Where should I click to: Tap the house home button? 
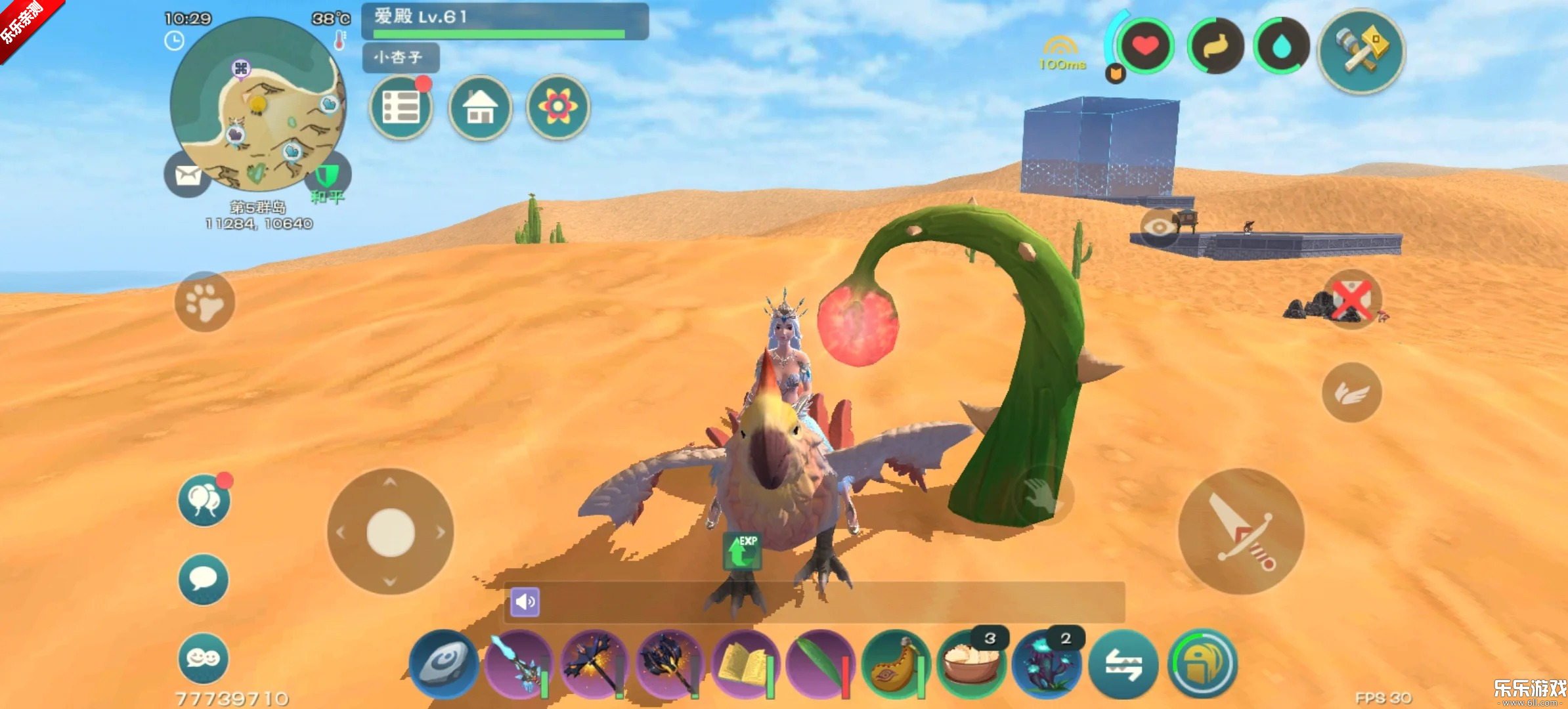(480, 108)
